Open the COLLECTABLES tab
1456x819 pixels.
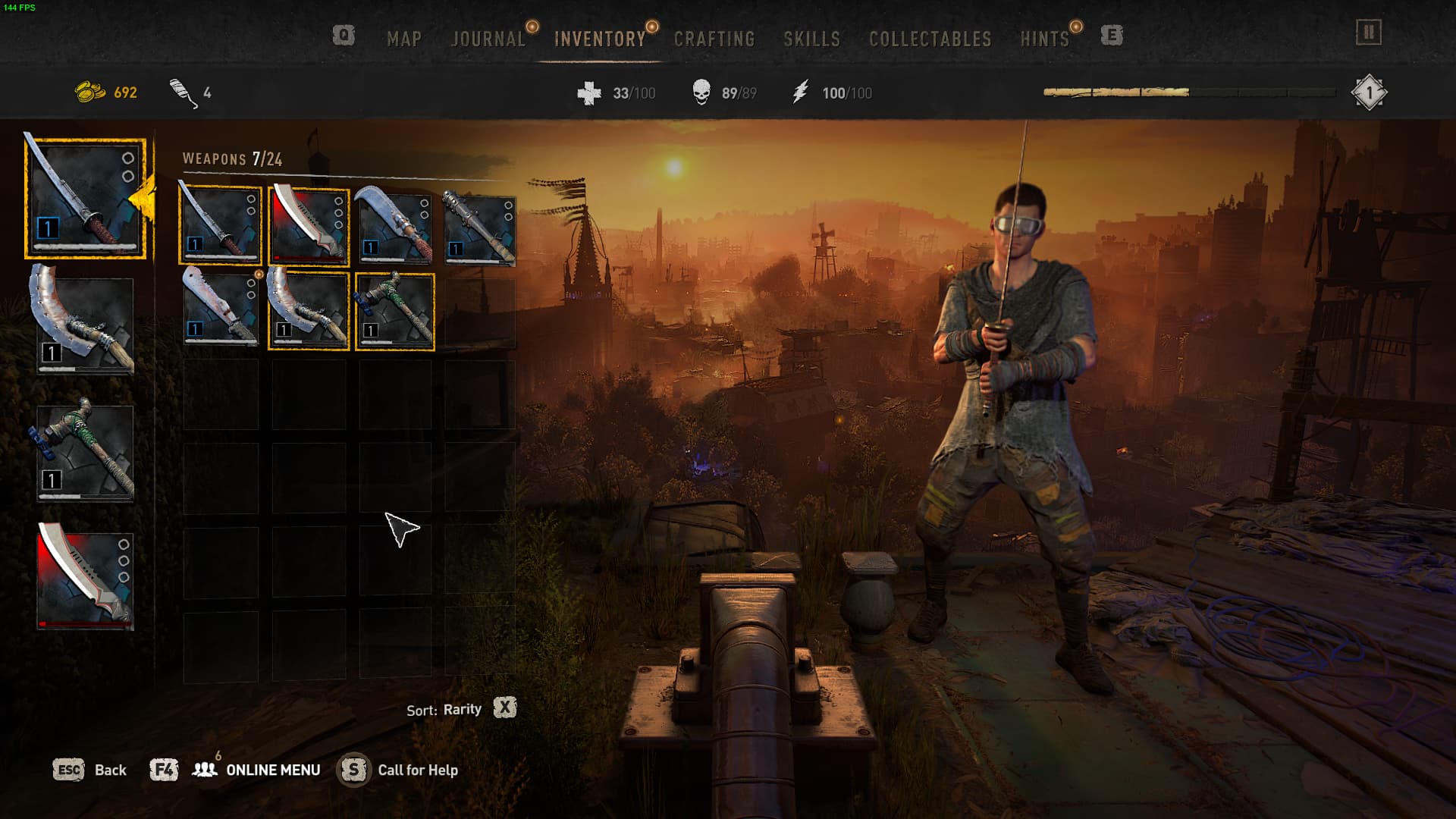(932, 39)
